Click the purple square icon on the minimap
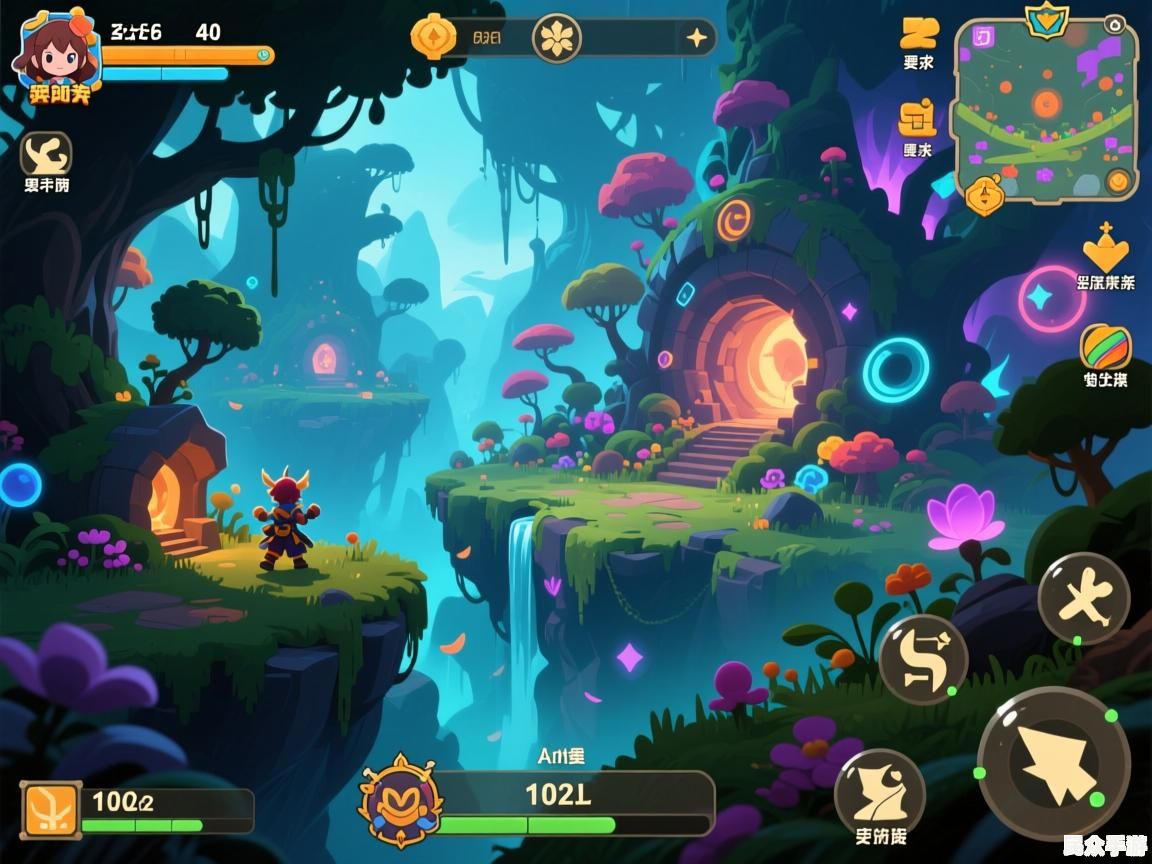1152x864 pixels. [982, 38]
